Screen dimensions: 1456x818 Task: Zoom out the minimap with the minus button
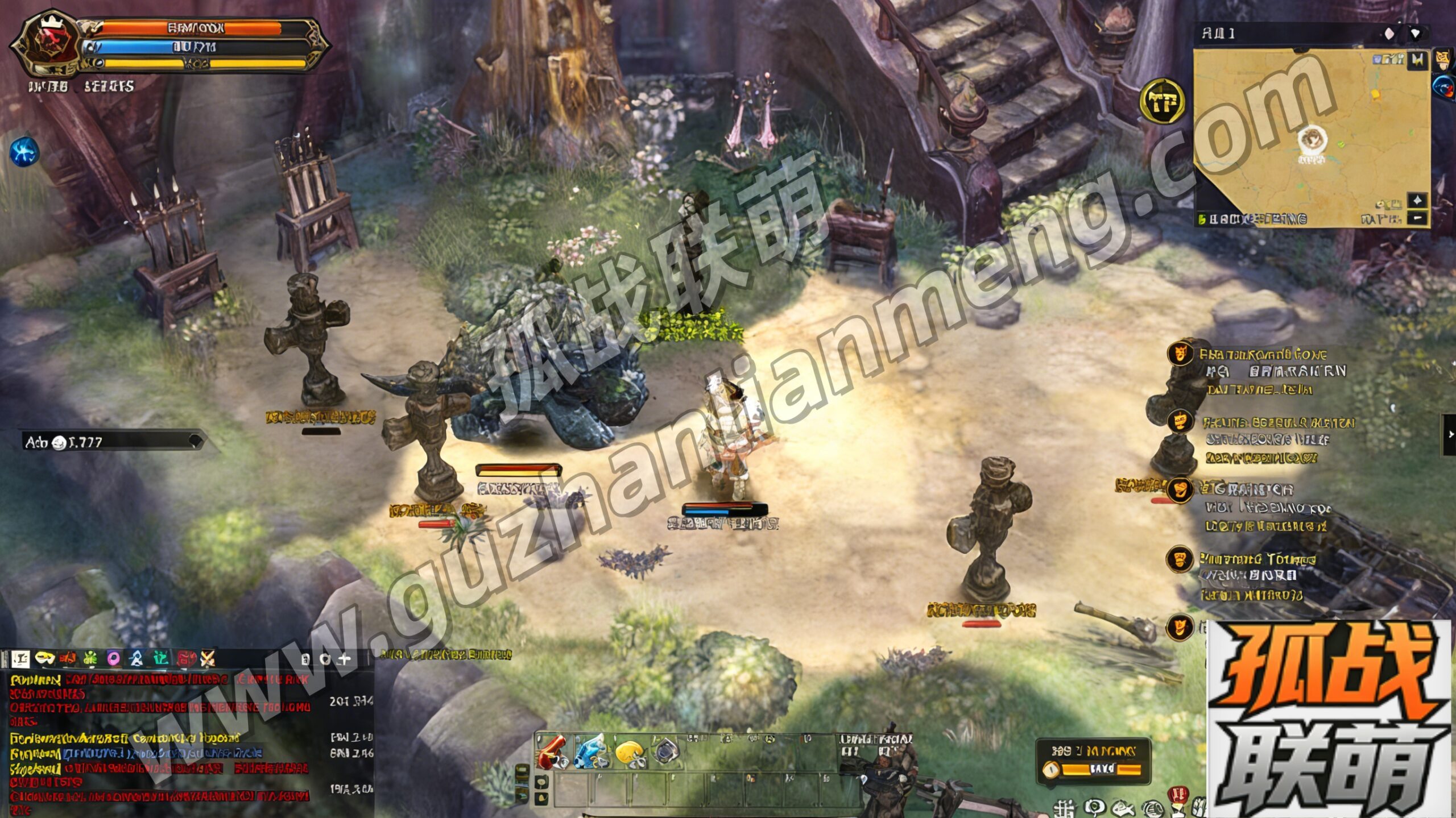coord(1417,218)
